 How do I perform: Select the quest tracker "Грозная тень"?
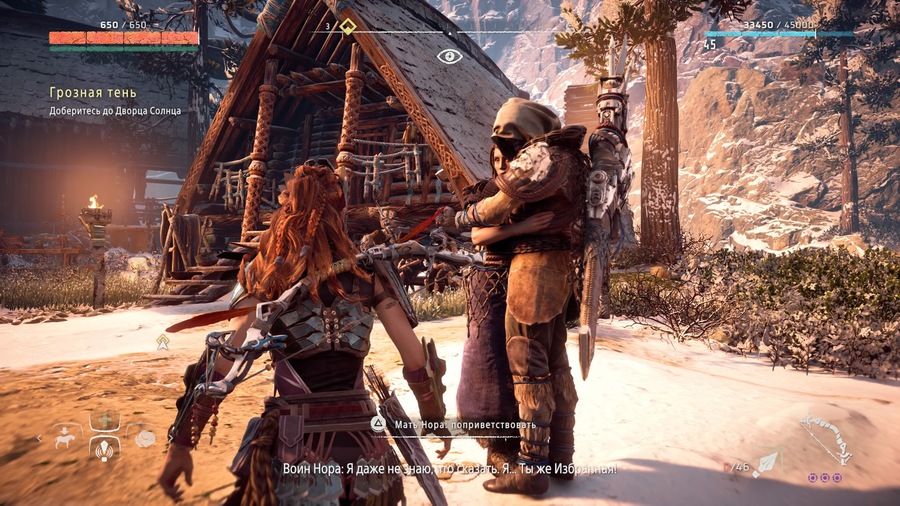(x=79, y=92)
